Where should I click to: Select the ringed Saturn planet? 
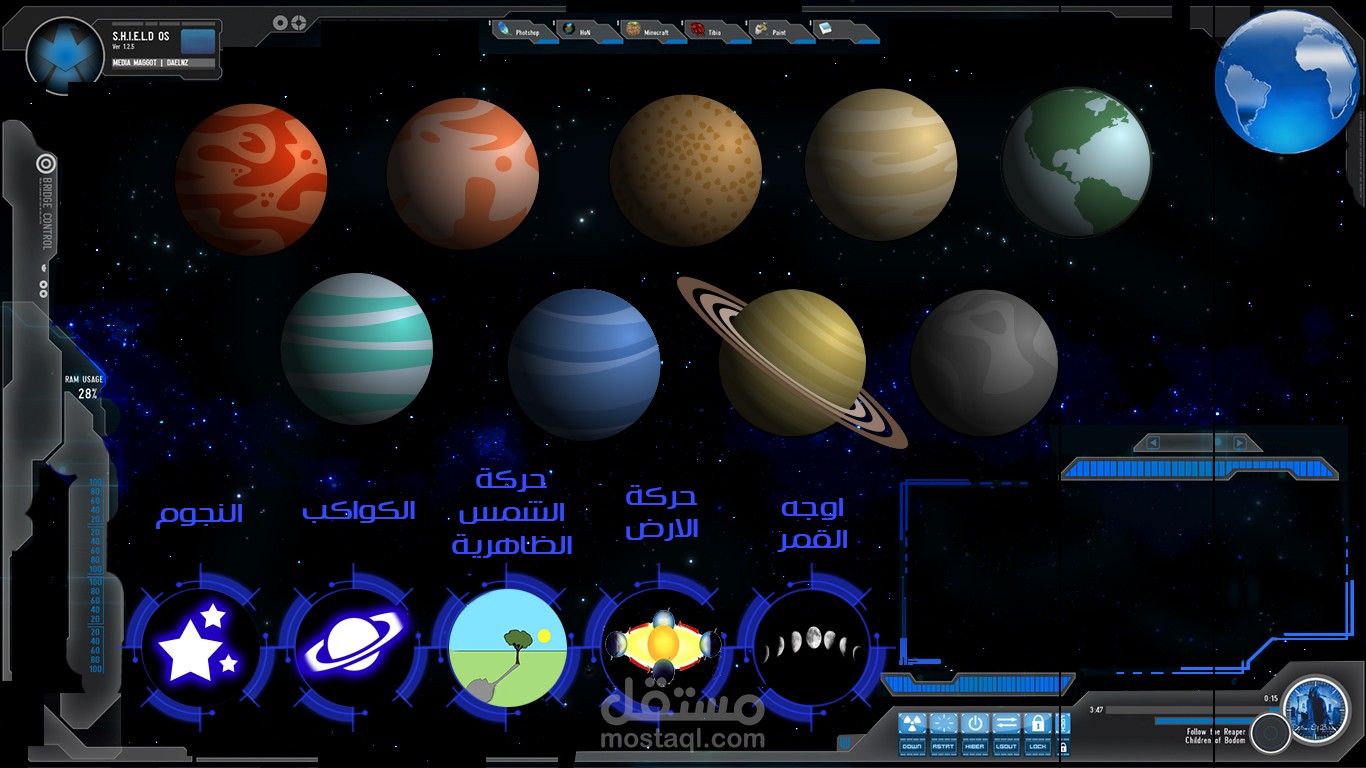tap(792, 362)
